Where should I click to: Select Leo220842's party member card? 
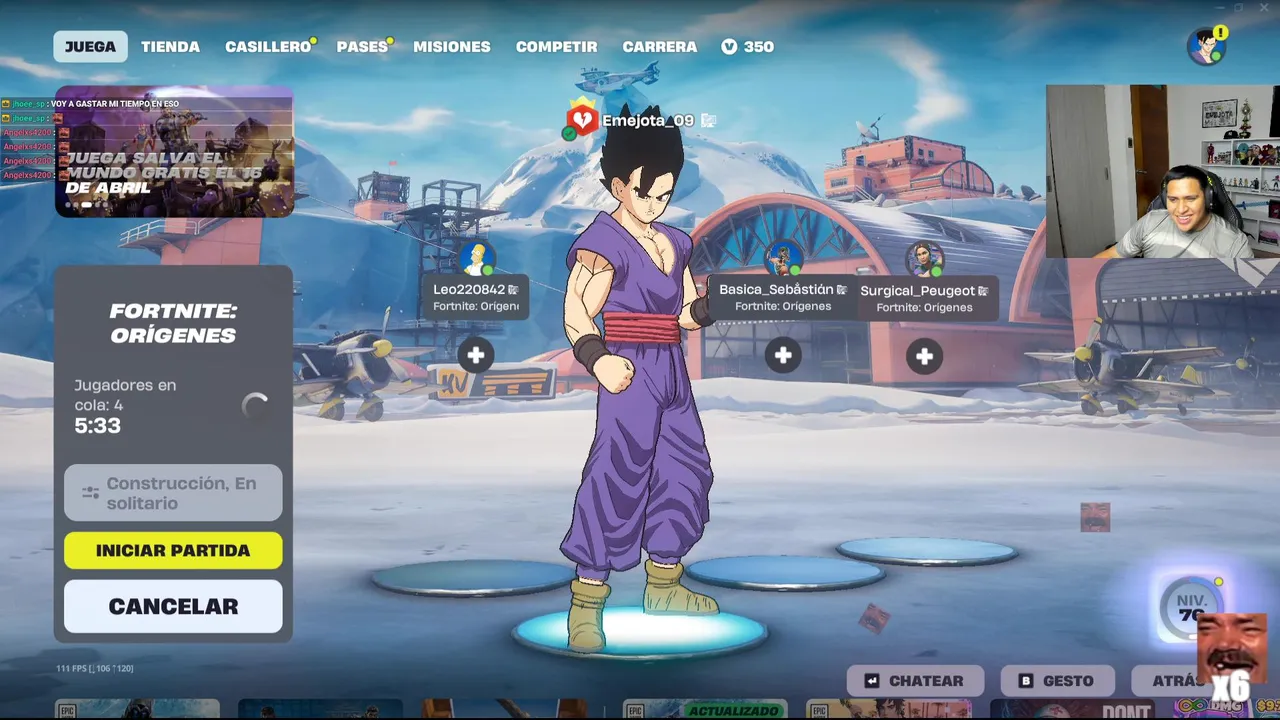point(476,297)
